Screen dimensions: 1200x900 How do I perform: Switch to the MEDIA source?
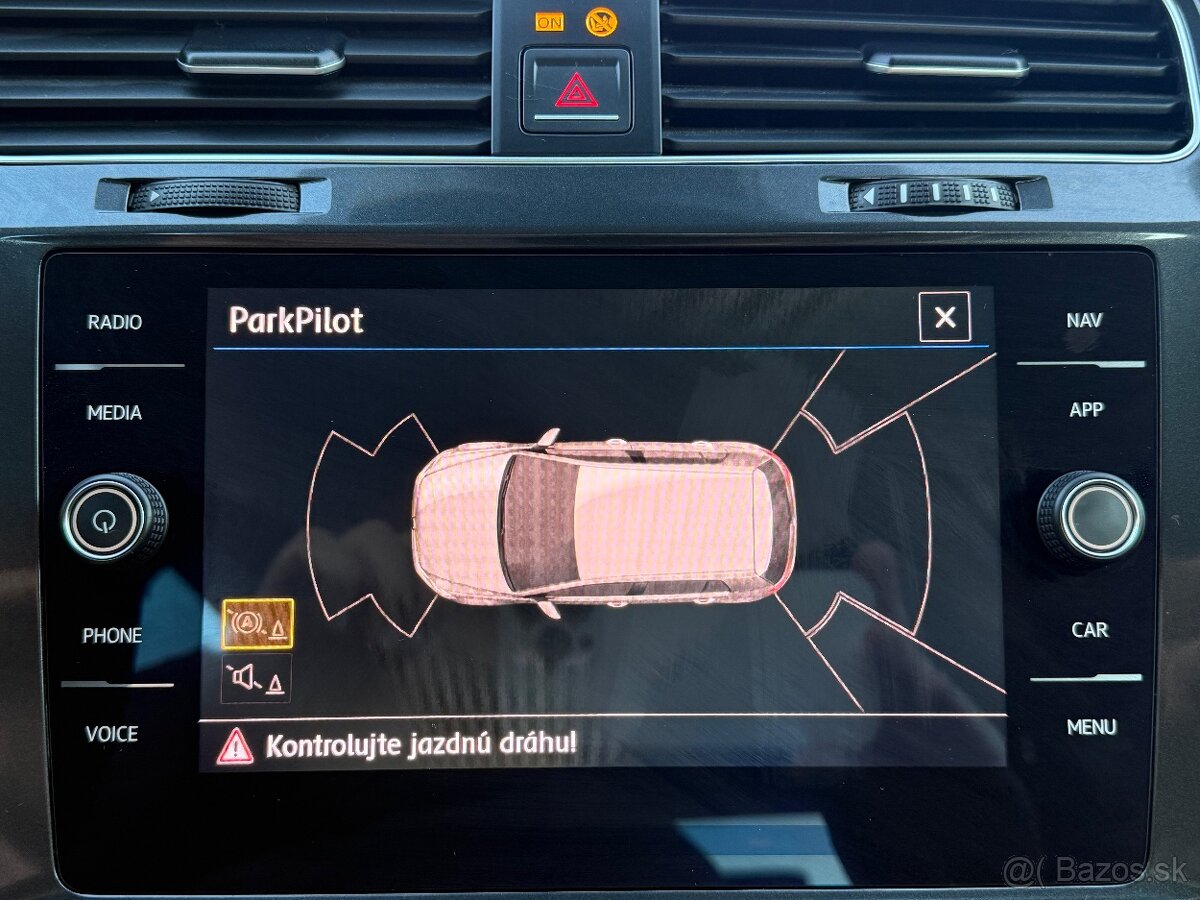[x=115, y=412]
